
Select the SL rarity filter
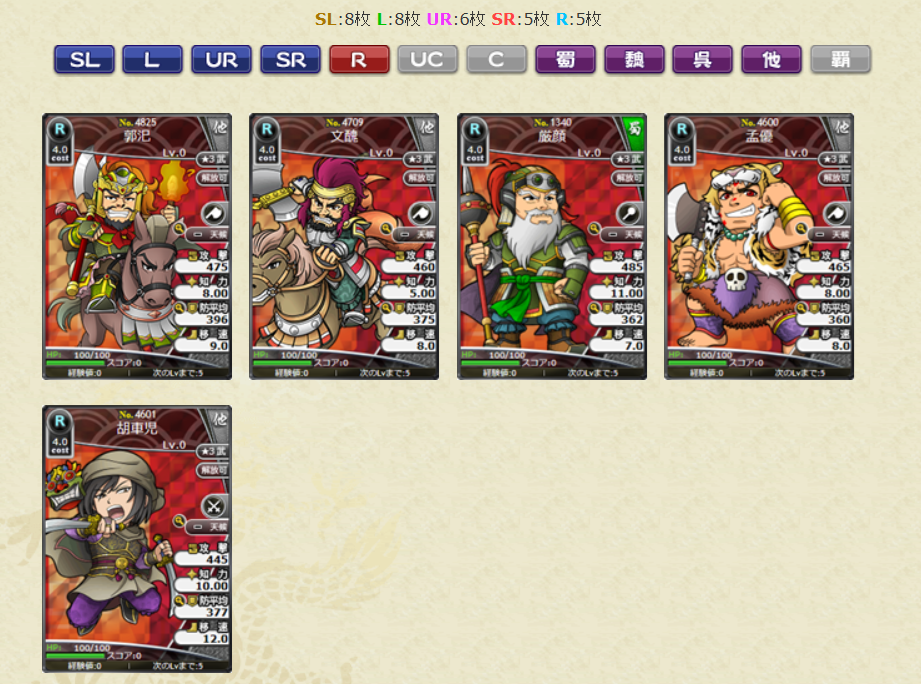click(x=84, y=60)
